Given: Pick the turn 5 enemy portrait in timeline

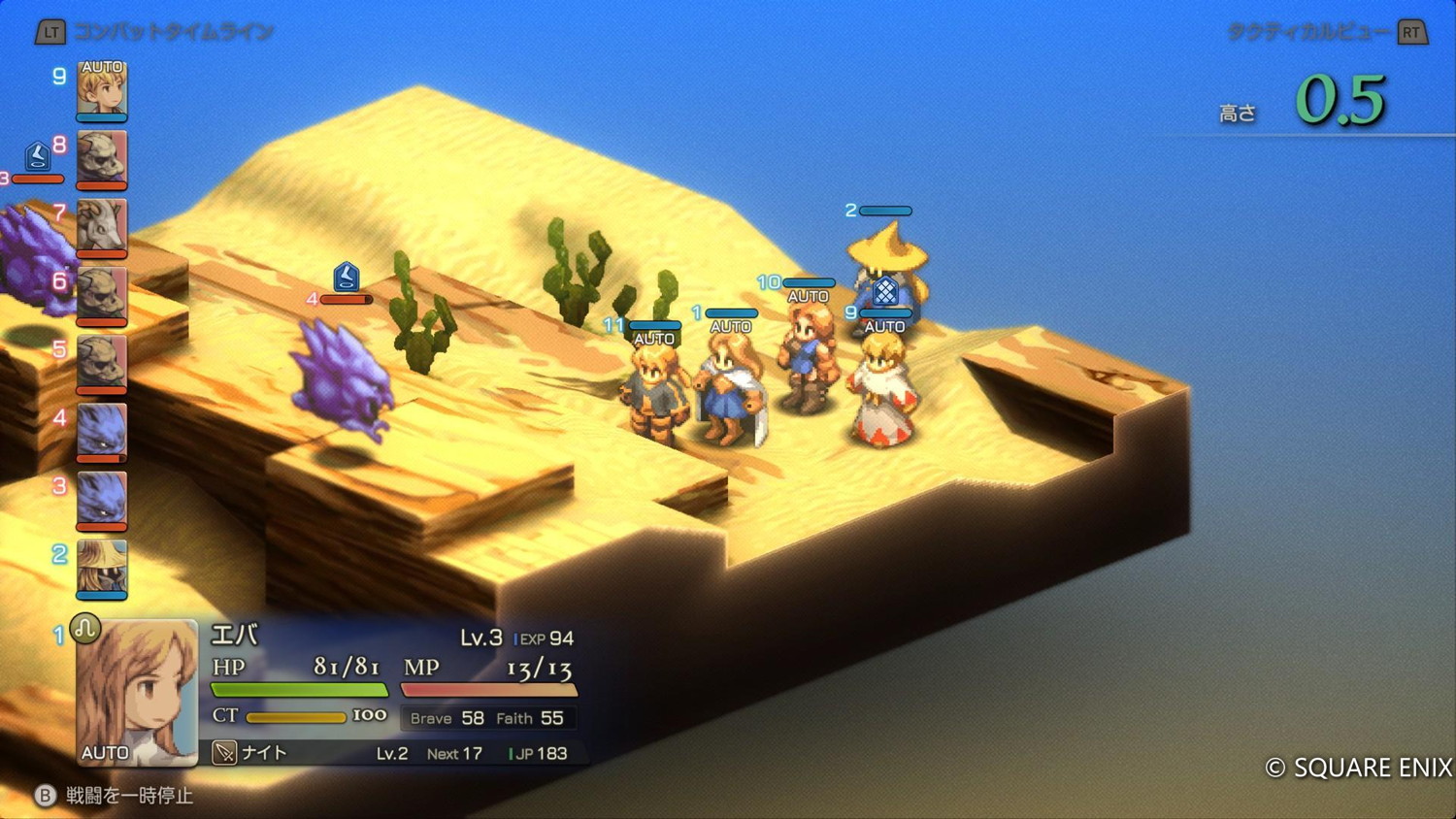Looking at the screenshot, I should (102, 362).
